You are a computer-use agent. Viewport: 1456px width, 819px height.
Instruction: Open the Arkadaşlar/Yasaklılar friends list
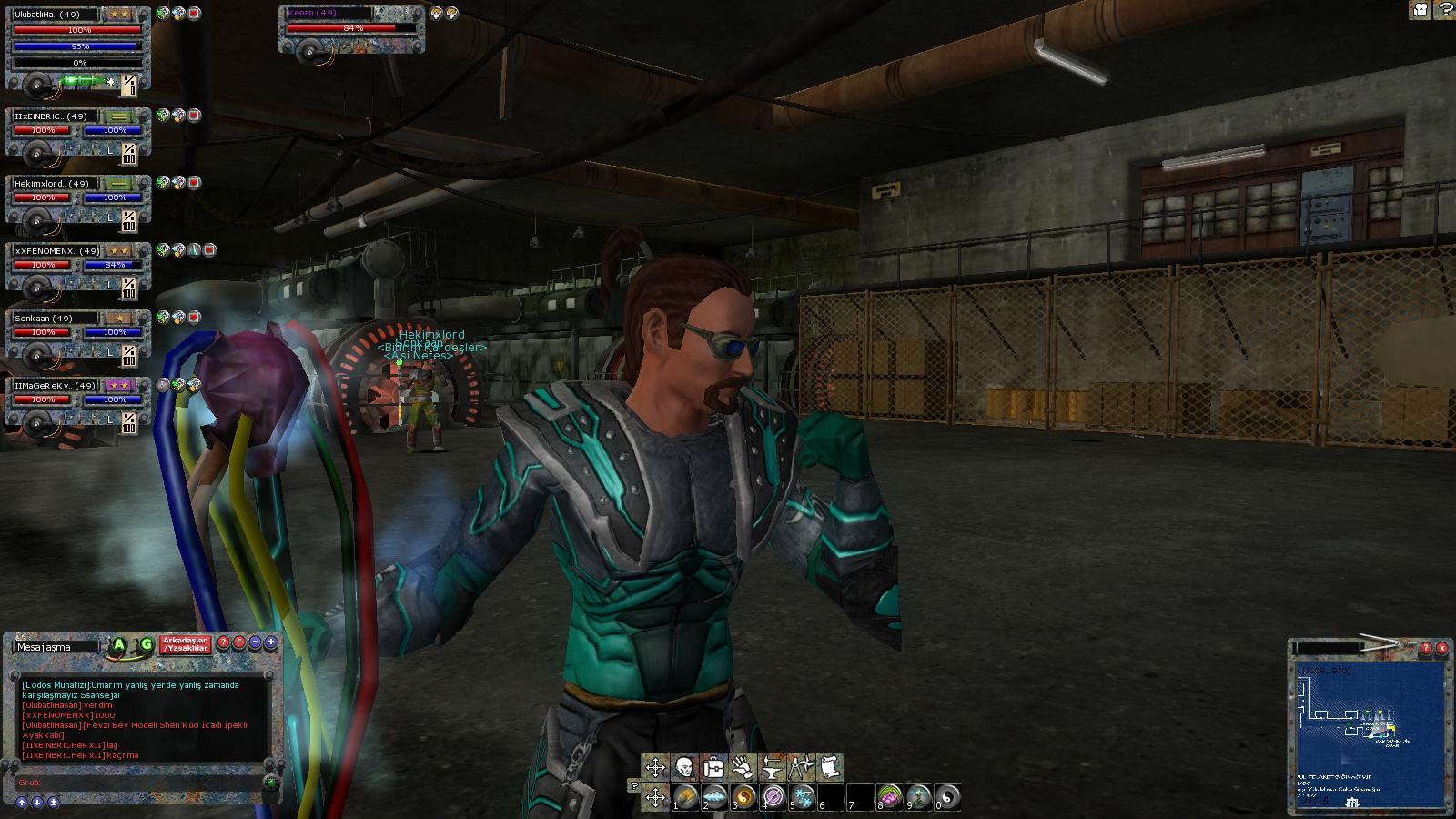(186, 644)
